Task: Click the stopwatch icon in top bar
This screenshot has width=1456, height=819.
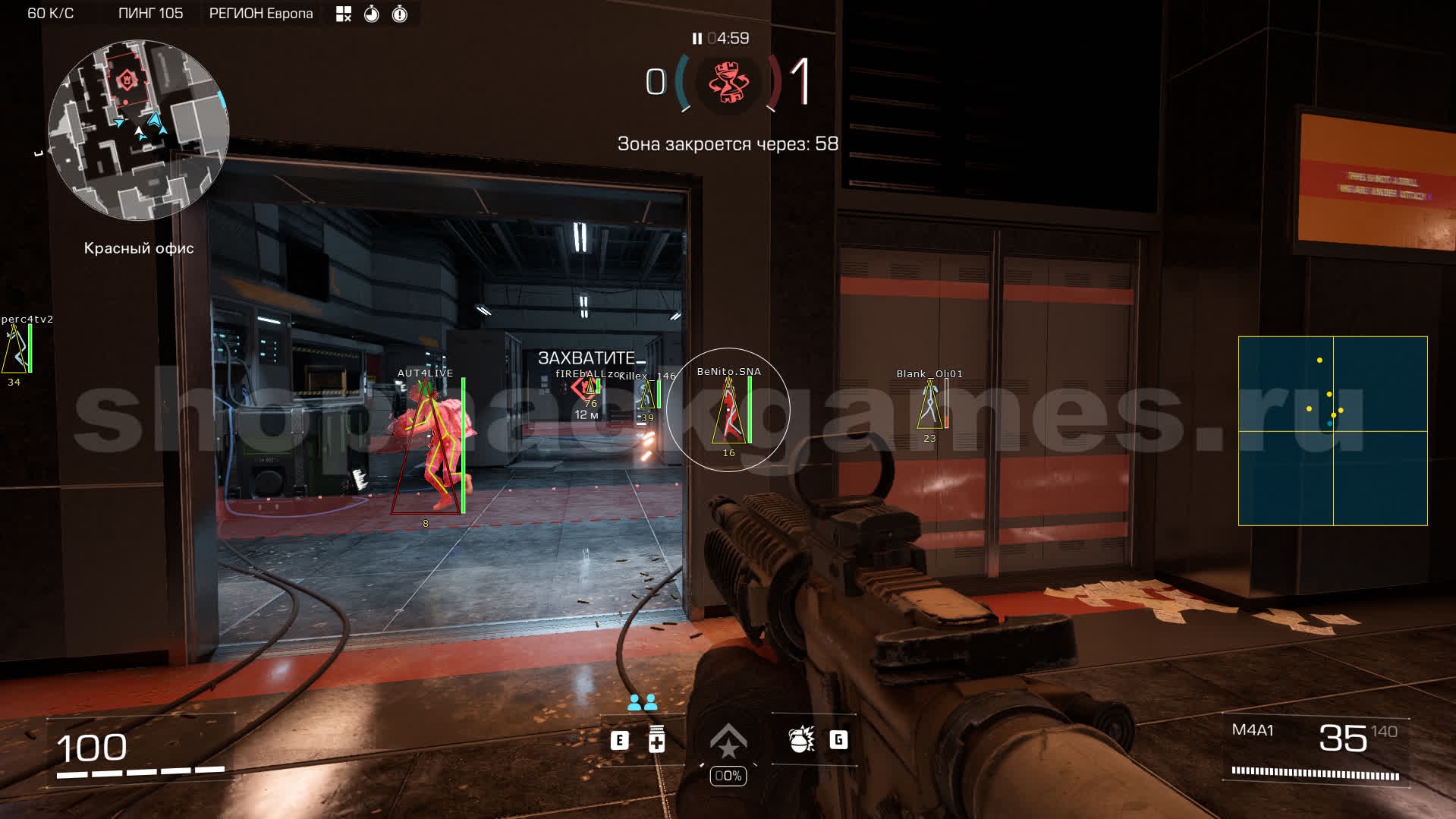Action: tap(372, 14)
